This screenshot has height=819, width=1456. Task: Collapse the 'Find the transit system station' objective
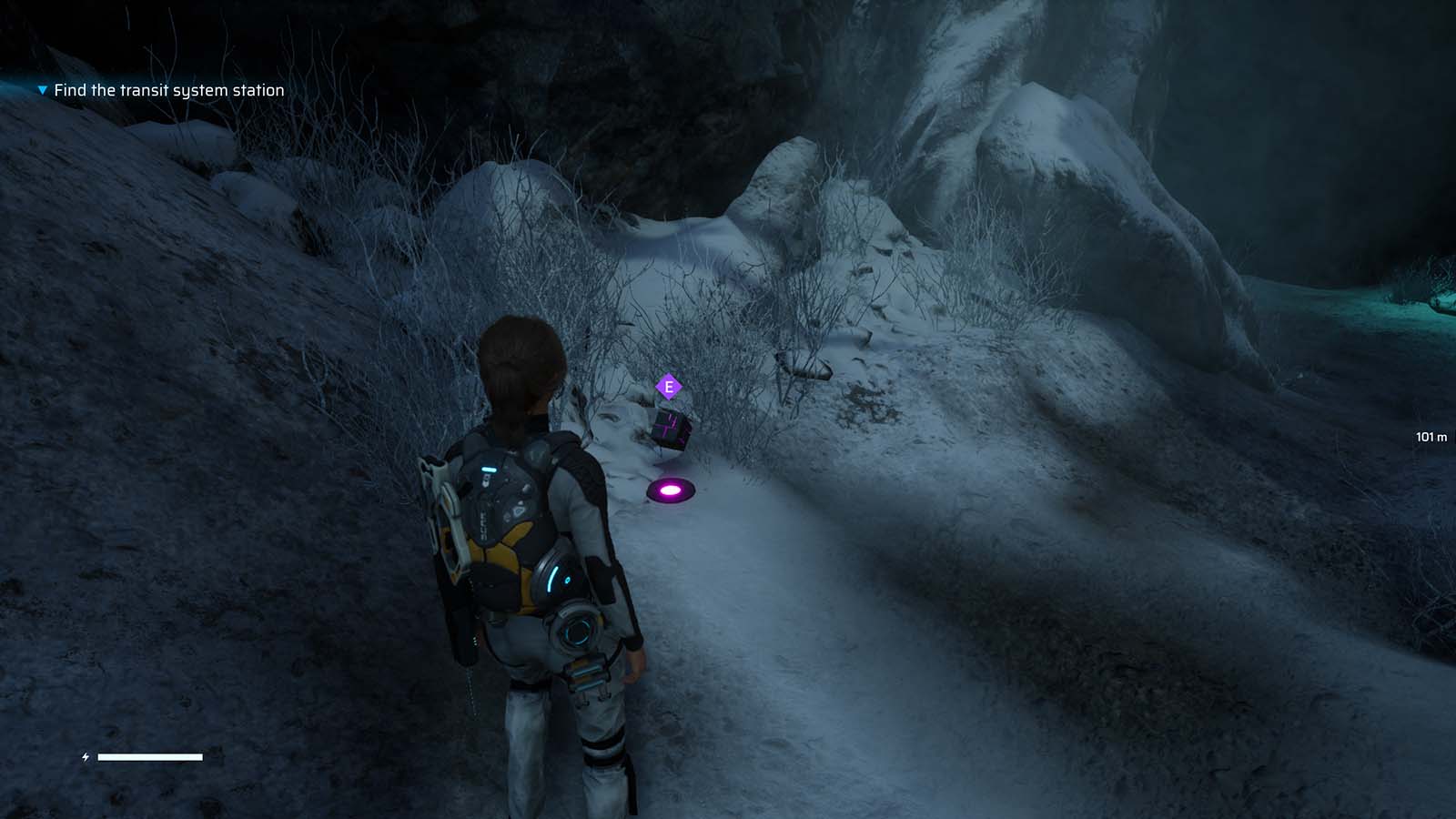tap(40, 90)
